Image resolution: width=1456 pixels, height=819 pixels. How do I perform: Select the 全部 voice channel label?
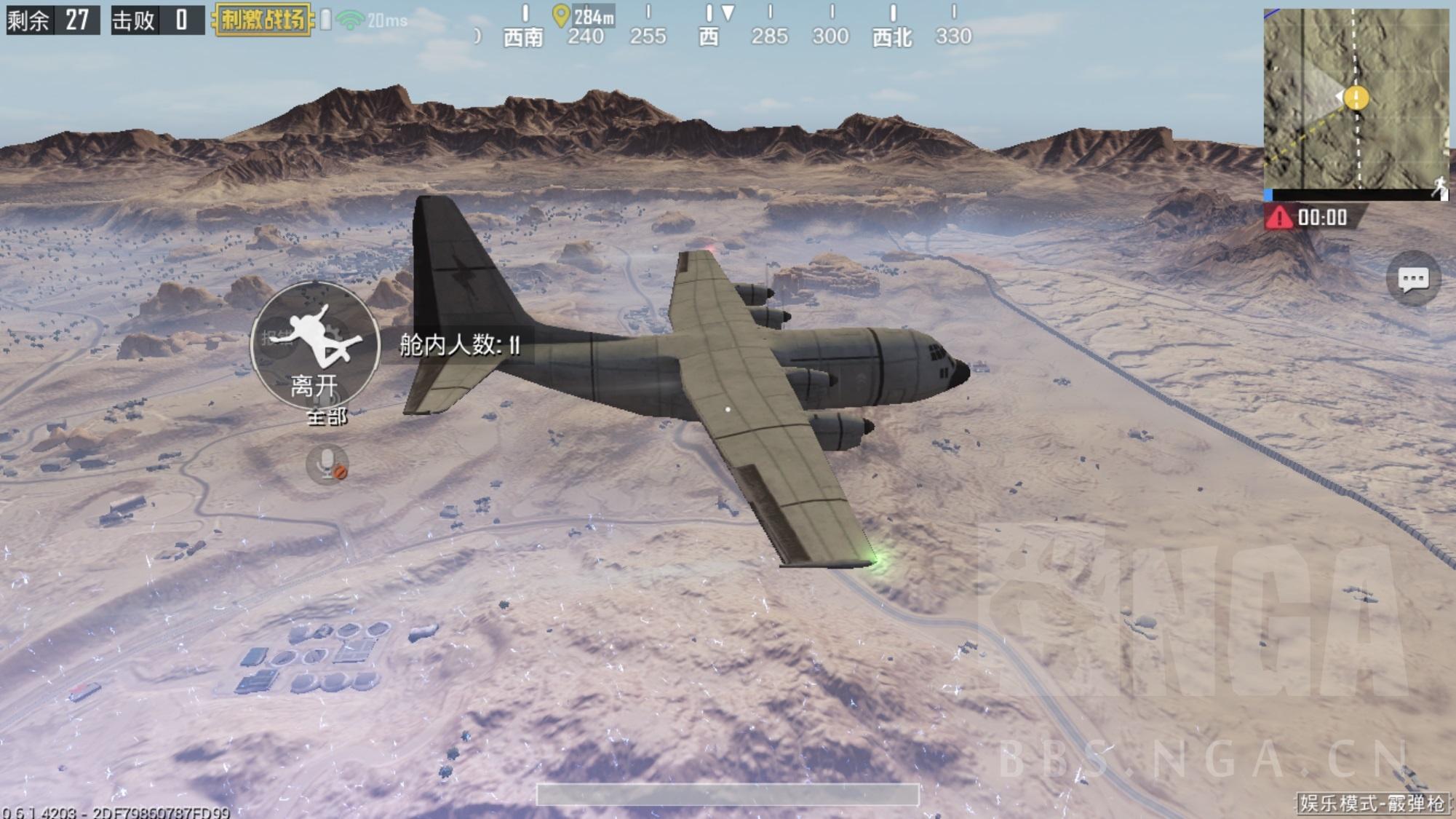tap(327, 417)
